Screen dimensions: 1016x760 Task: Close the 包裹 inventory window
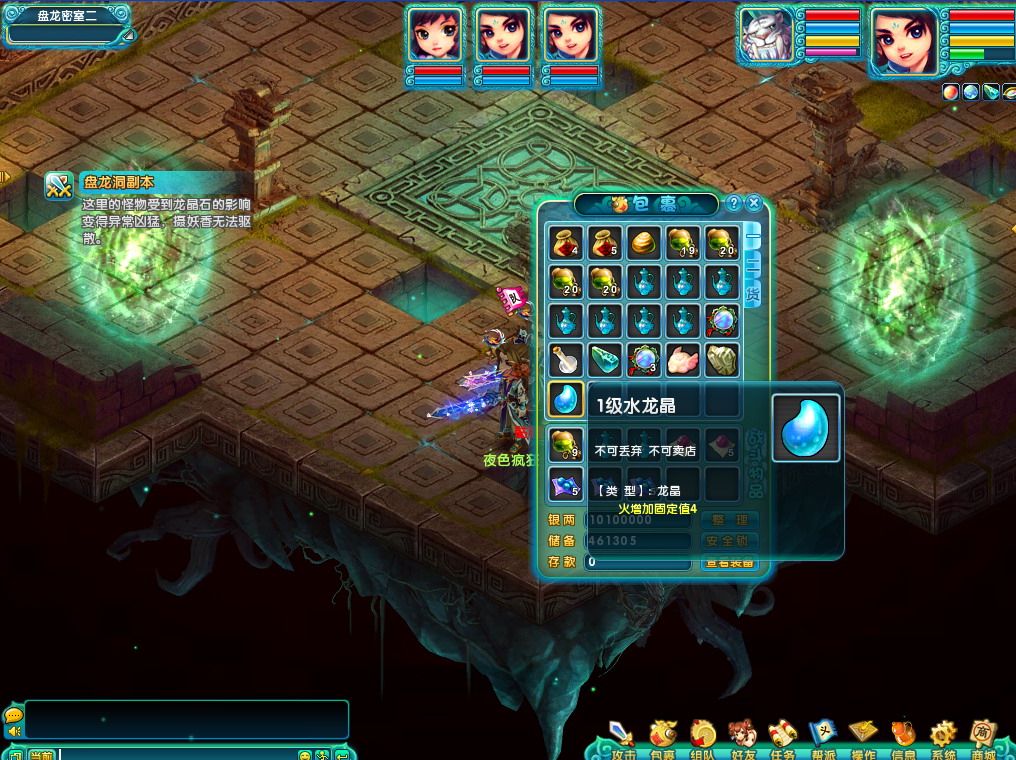[754, 203]
